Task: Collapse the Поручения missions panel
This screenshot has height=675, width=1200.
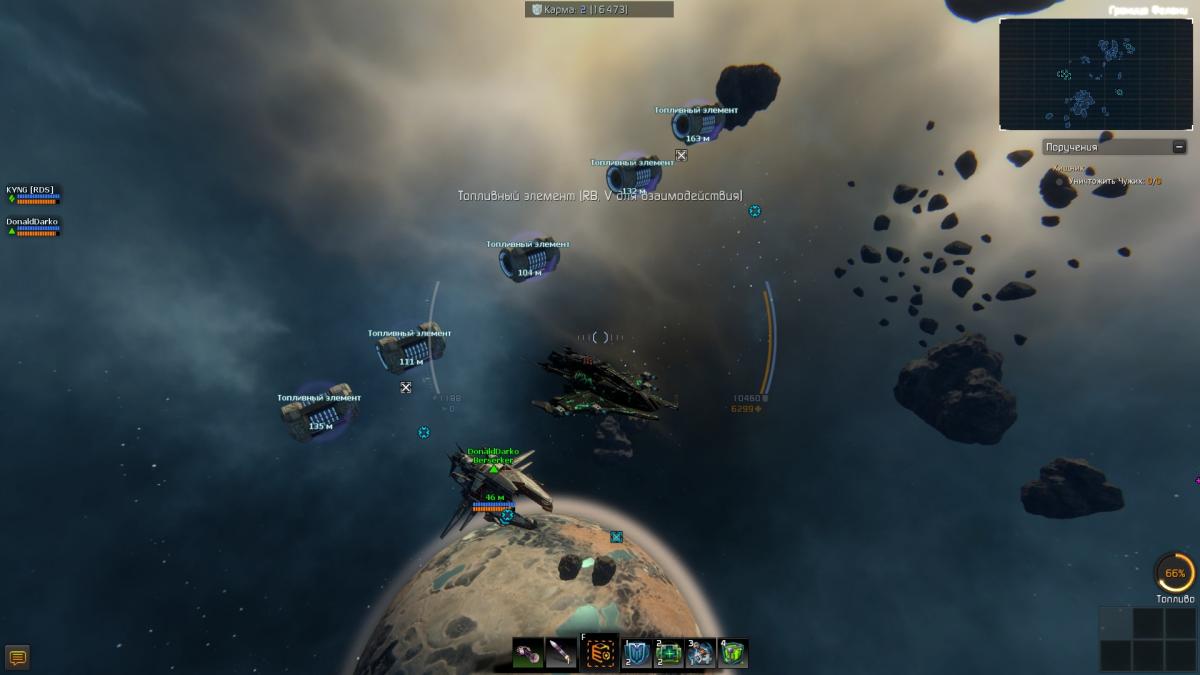Action: 1180,147
